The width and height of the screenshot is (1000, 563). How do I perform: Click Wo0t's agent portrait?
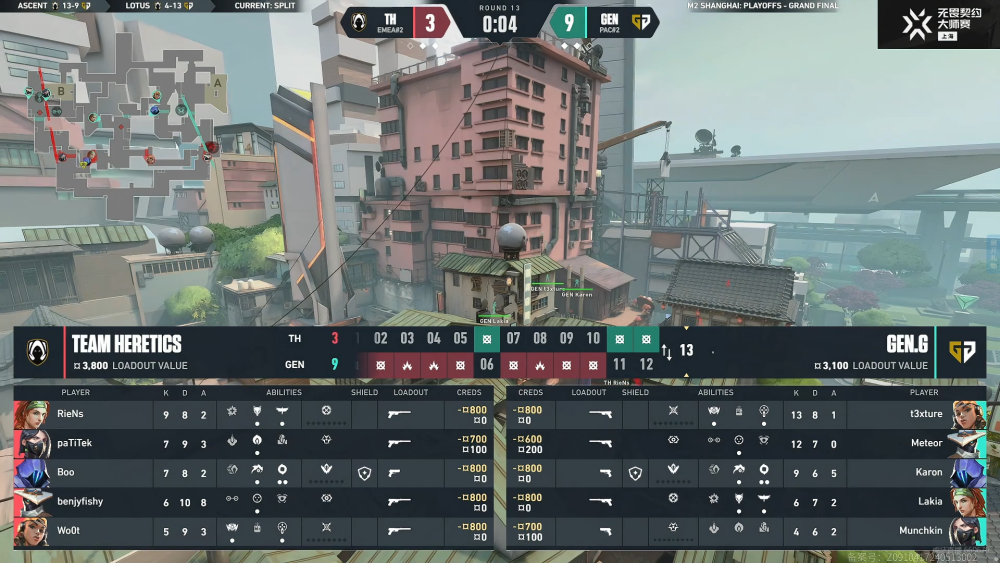click(x=31, y=531)
